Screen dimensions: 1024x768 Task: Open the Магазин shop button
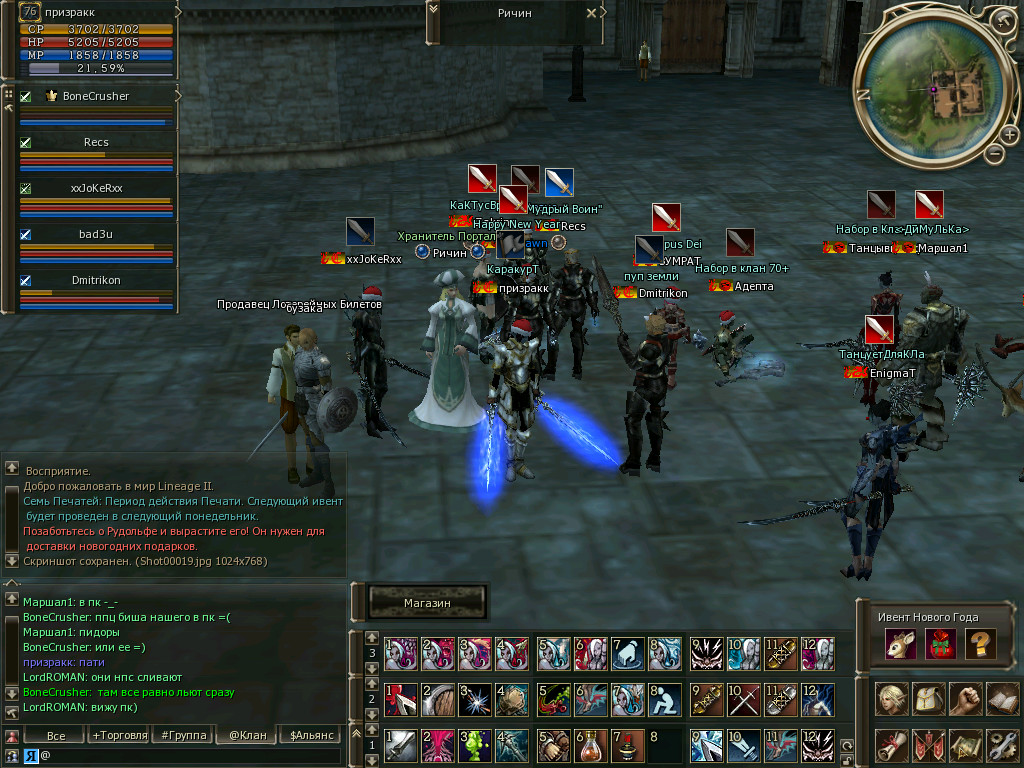click(428, 603)
